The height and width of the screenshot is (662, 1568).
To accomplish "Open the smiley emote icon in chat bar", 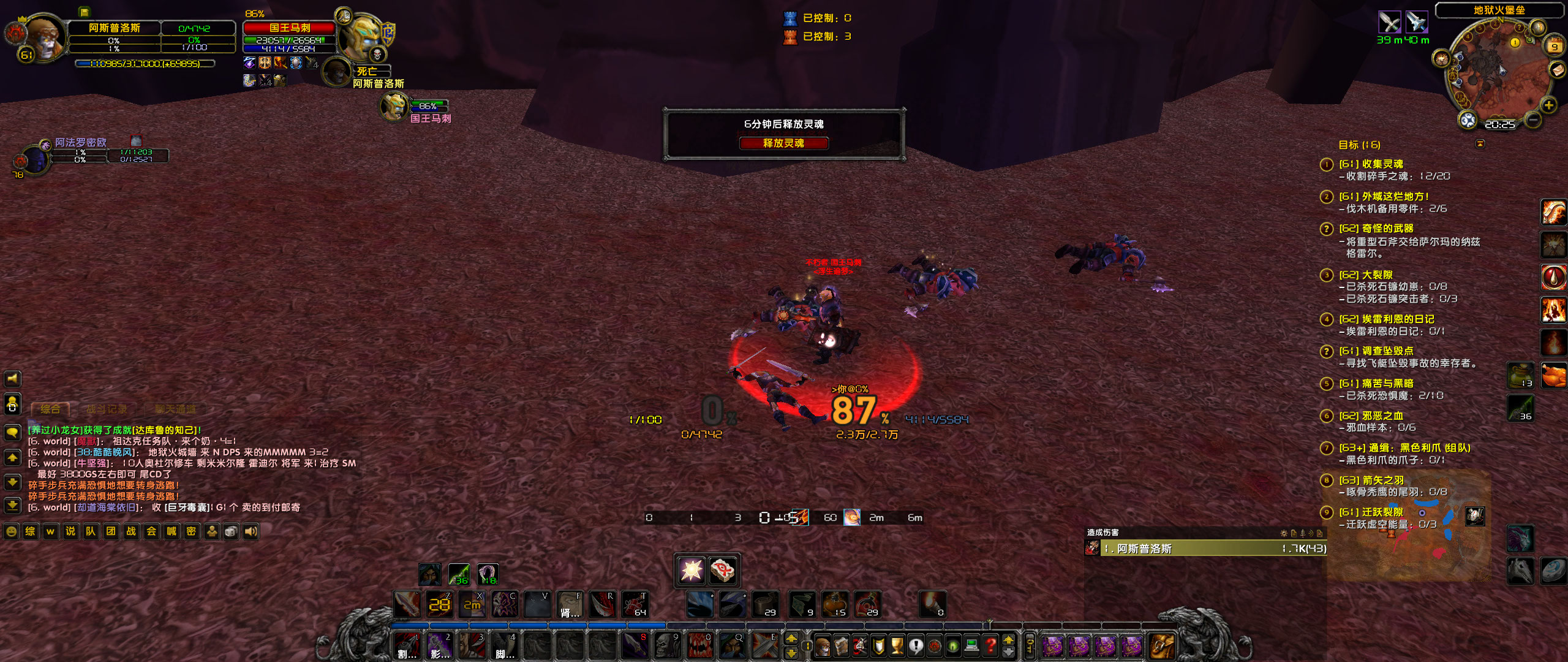I will pyautogui.click(x=11, y=531).
